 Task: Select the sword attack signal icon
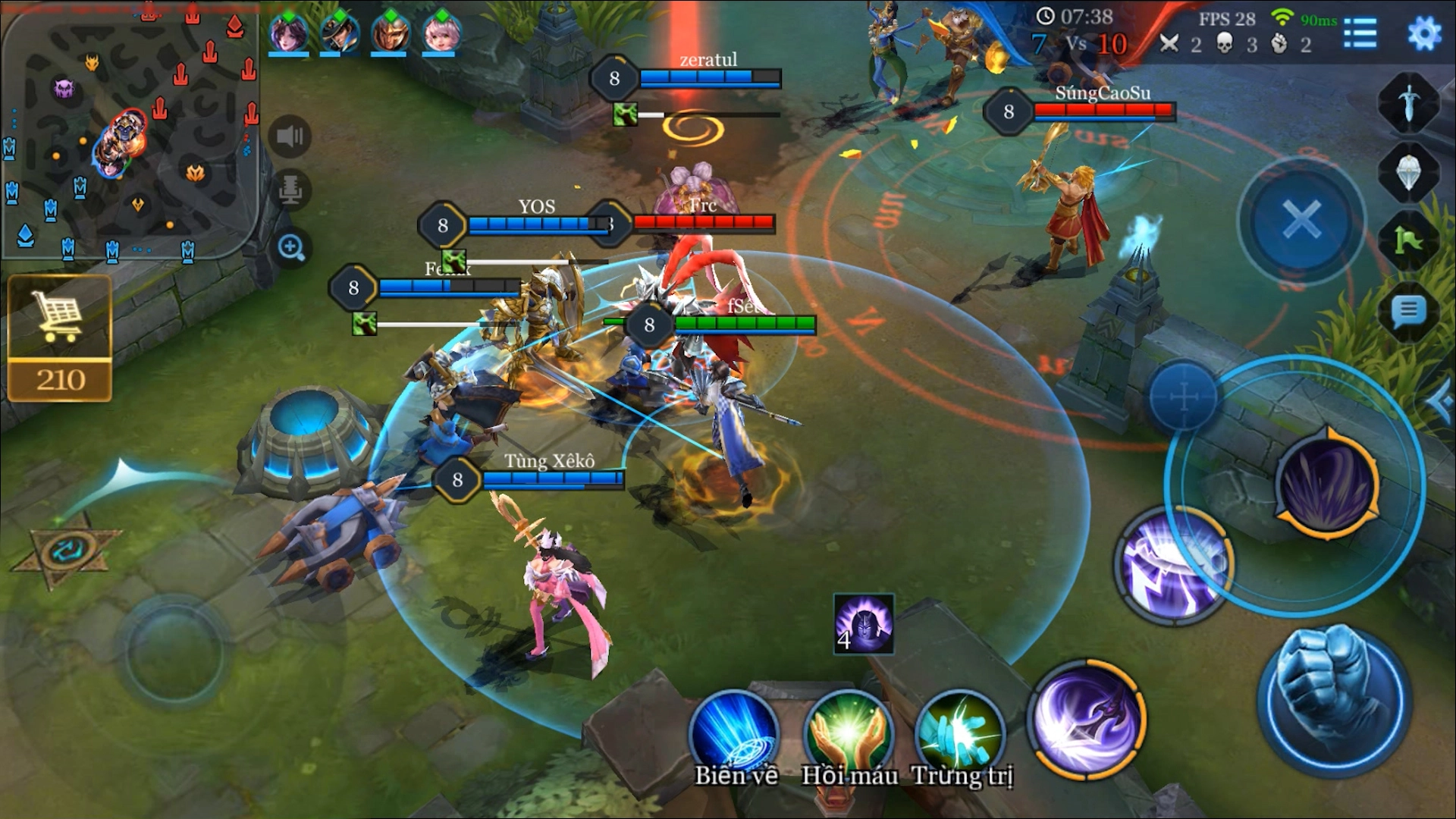click(1408, 102)
